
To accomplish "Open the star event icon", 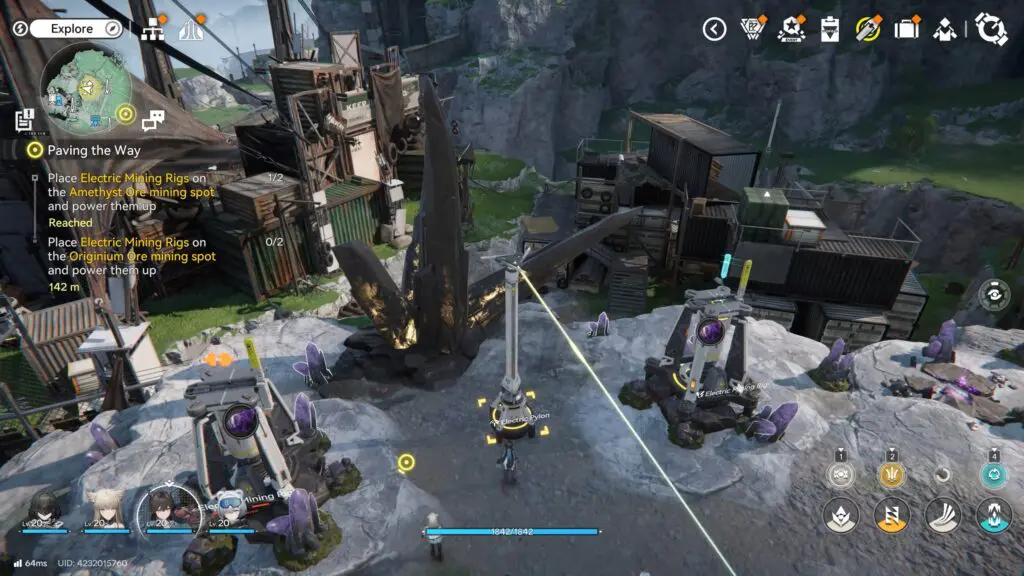I will [x=790, y=29].
